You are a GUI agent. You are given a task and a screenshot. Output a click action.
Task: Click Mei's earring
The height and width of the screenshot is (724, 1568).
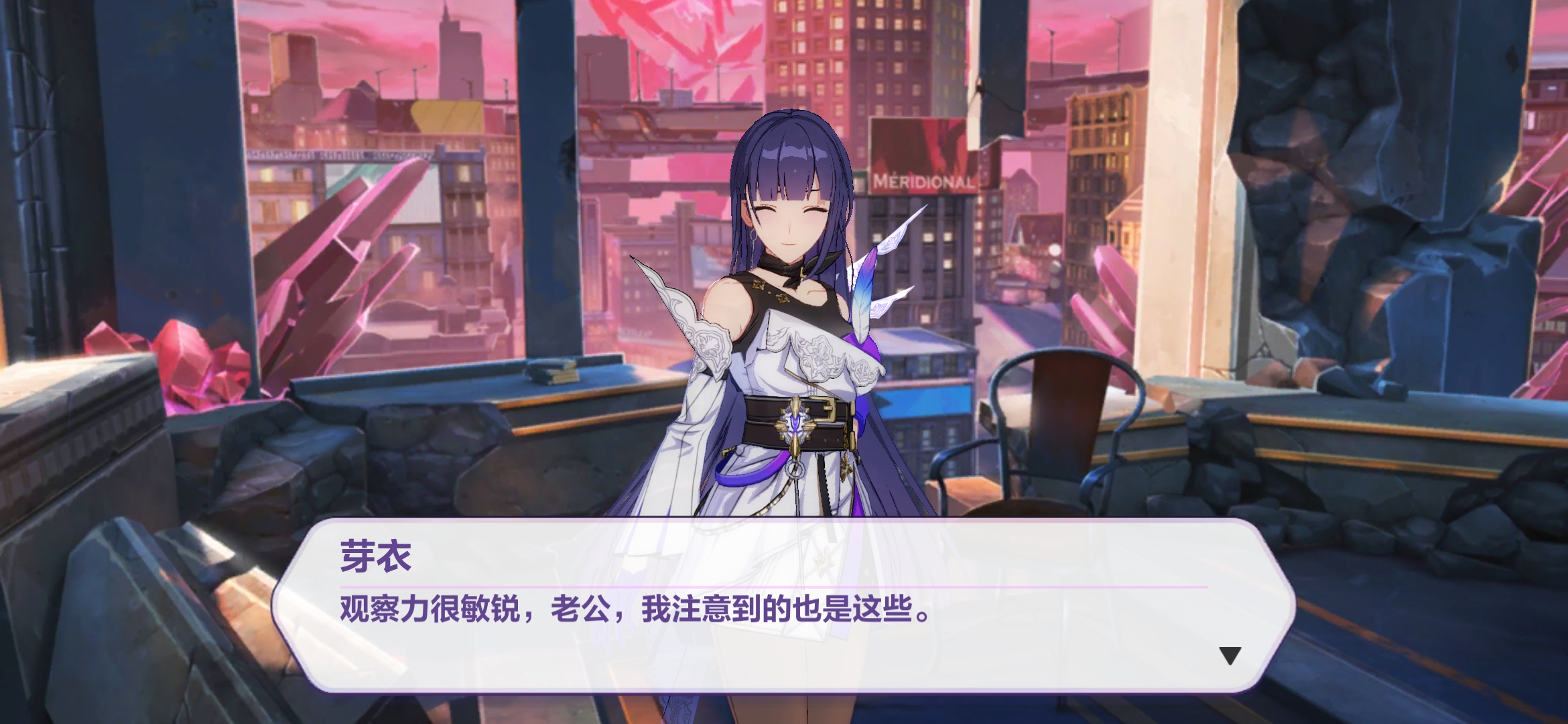(753, 238)
